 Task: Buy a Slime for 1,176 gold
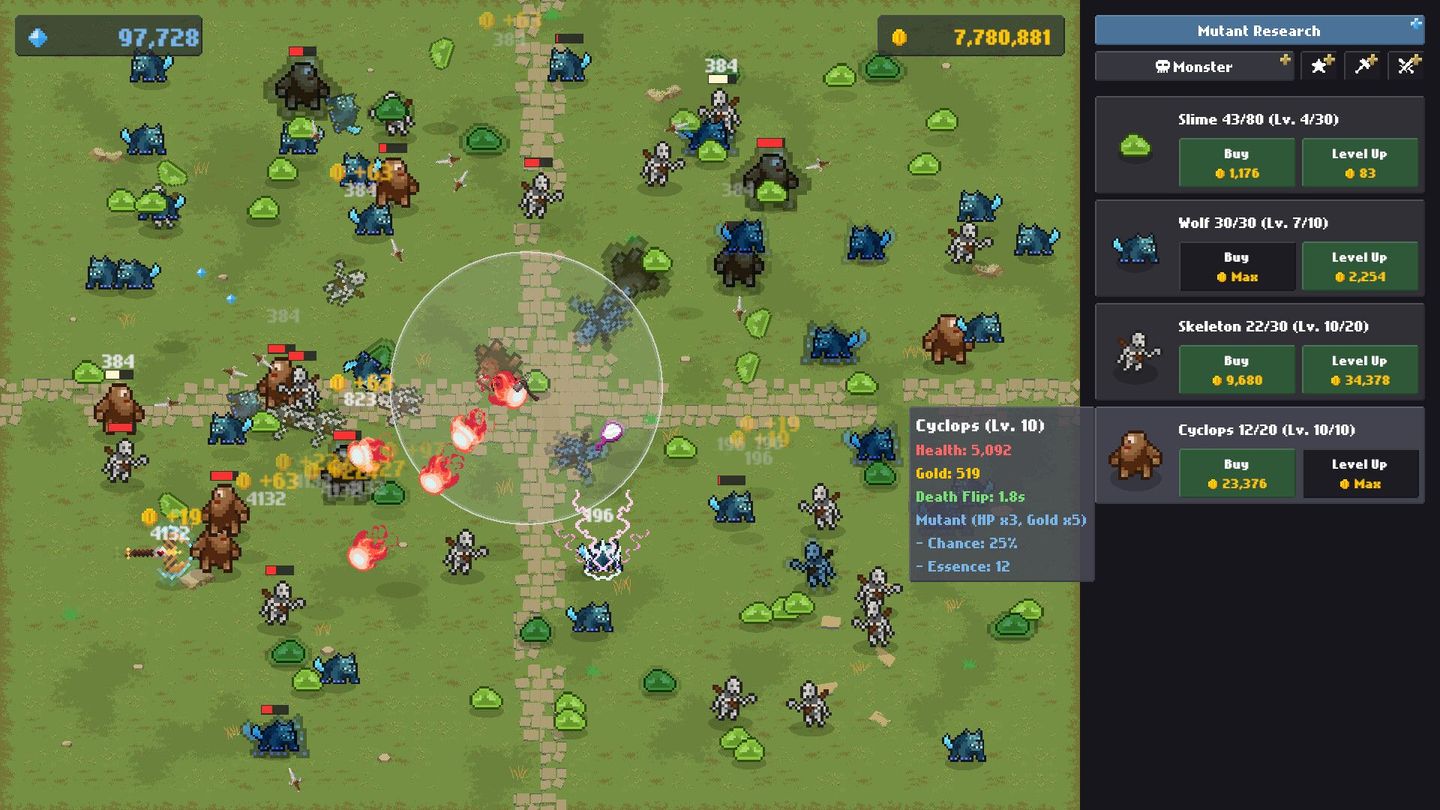point(1236,162)
